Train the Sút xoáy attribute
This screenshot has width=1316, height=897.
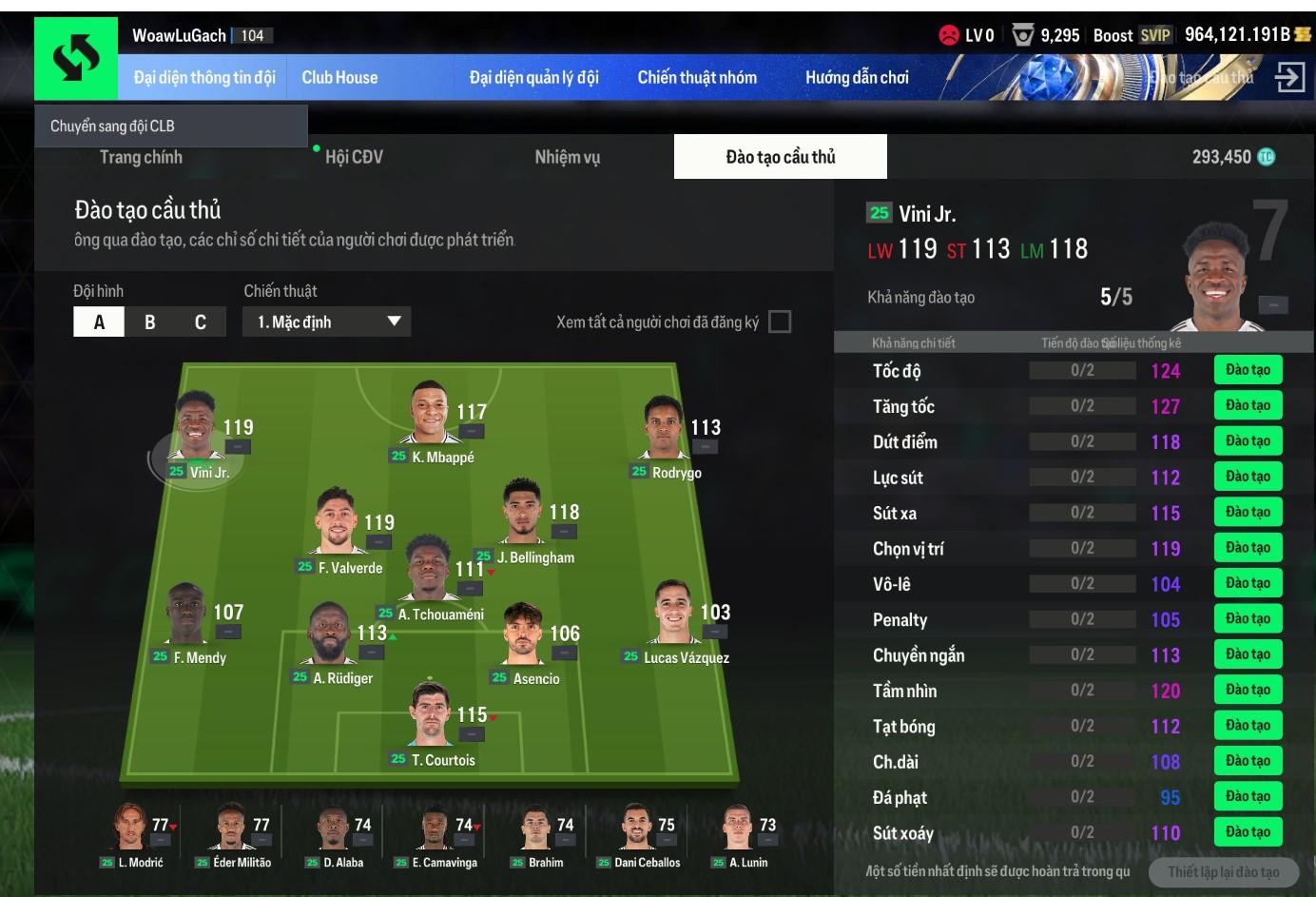coord(1248,832)
